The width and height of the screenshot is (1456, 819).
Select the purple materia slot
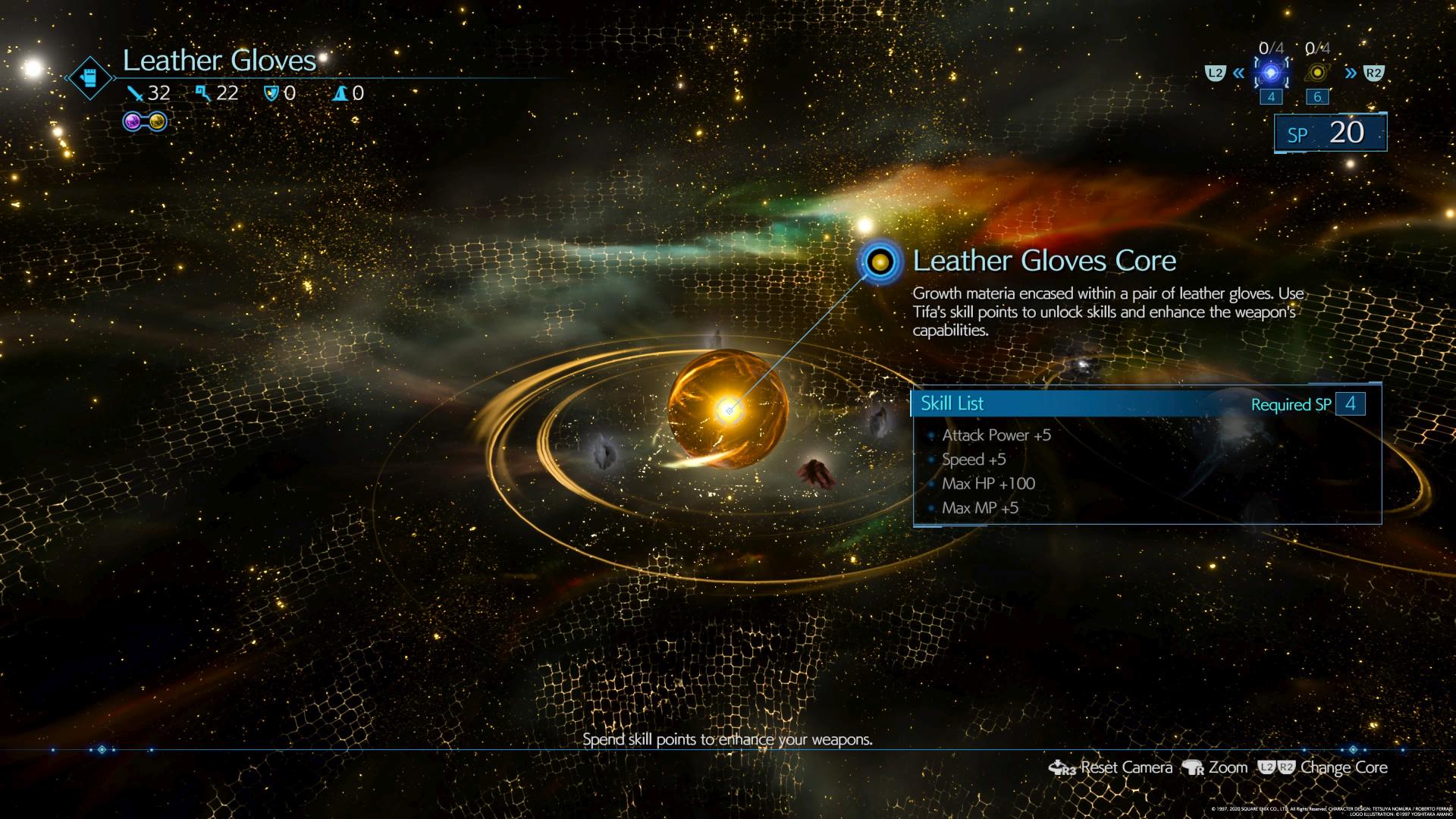click(133, 122)
